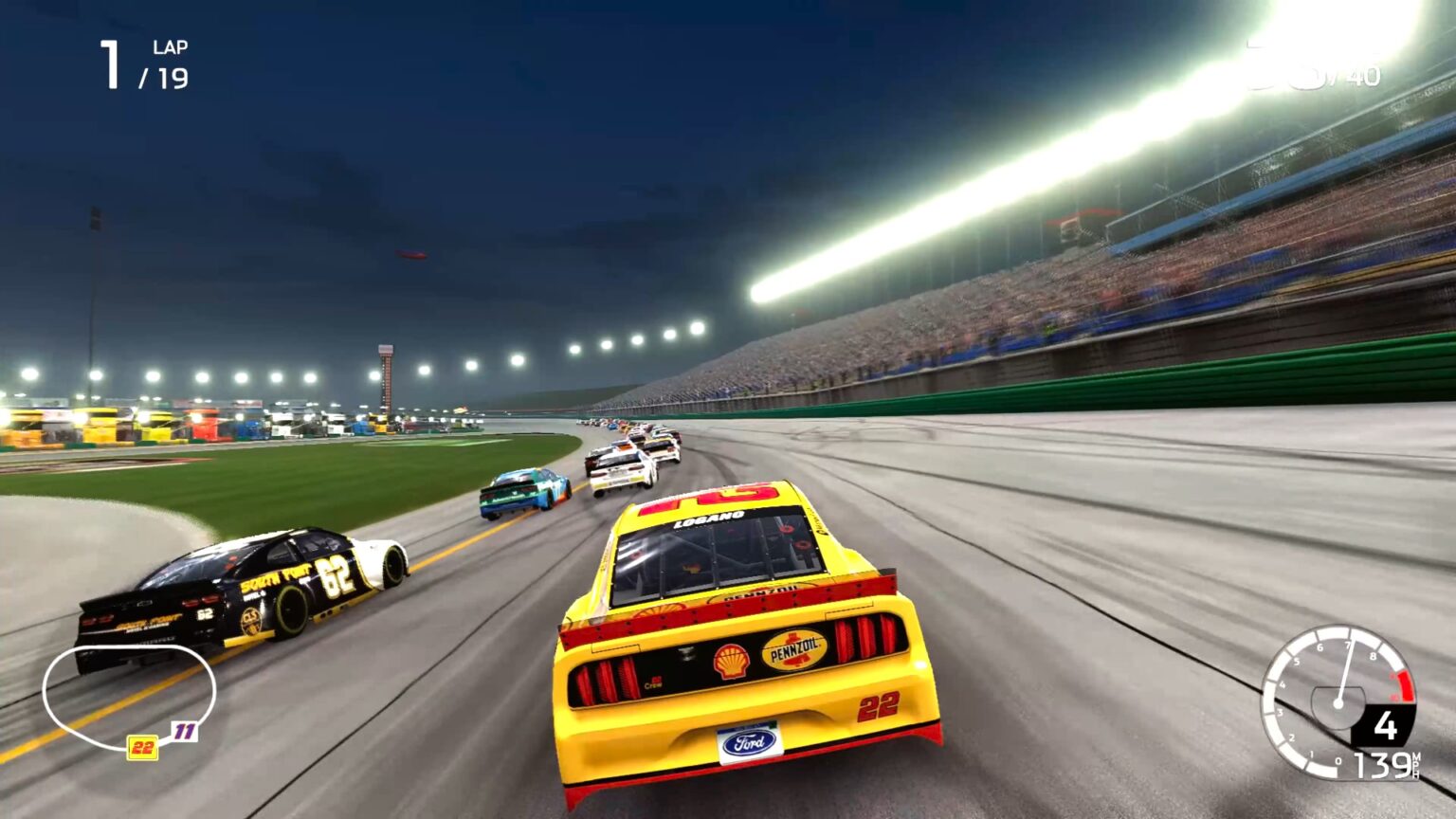The height and width of the screenshot is (819, 1456).
Task: Click the red redline zone of the tachometer
Action: tap(1405, 684)
